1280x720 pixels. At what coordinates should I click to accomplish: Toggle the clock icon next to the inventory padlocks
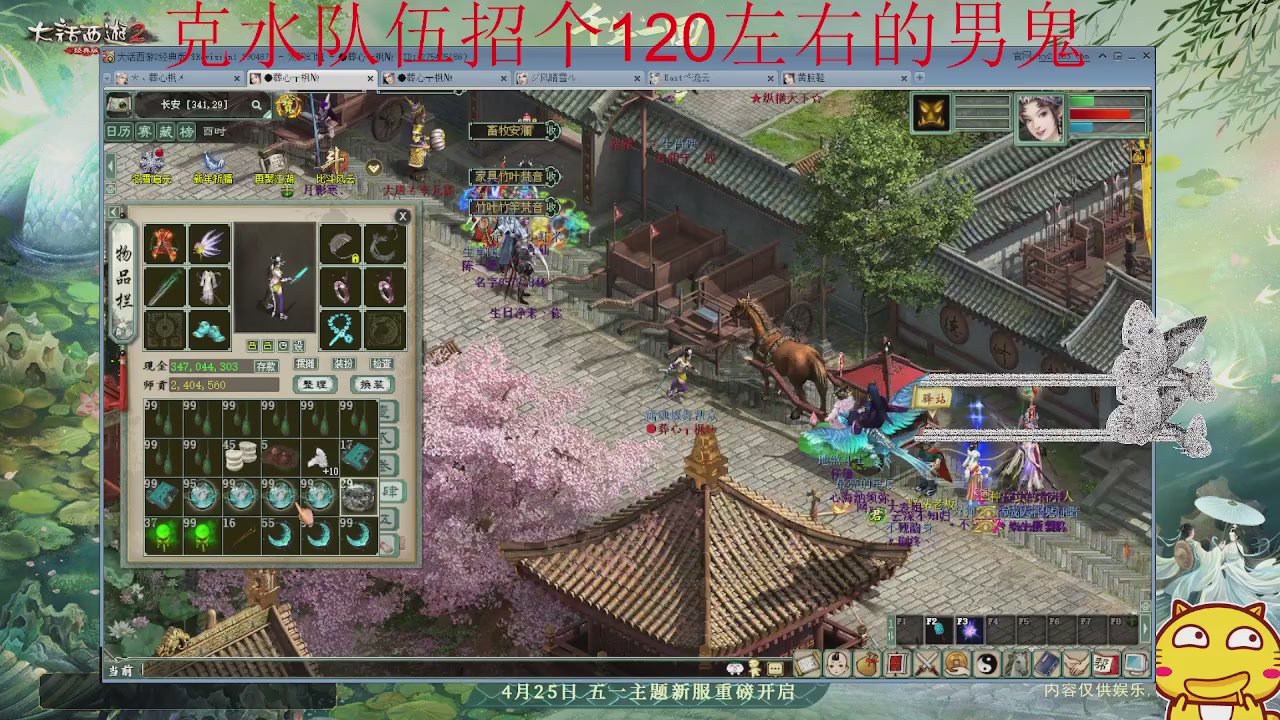tap(283, 345)
